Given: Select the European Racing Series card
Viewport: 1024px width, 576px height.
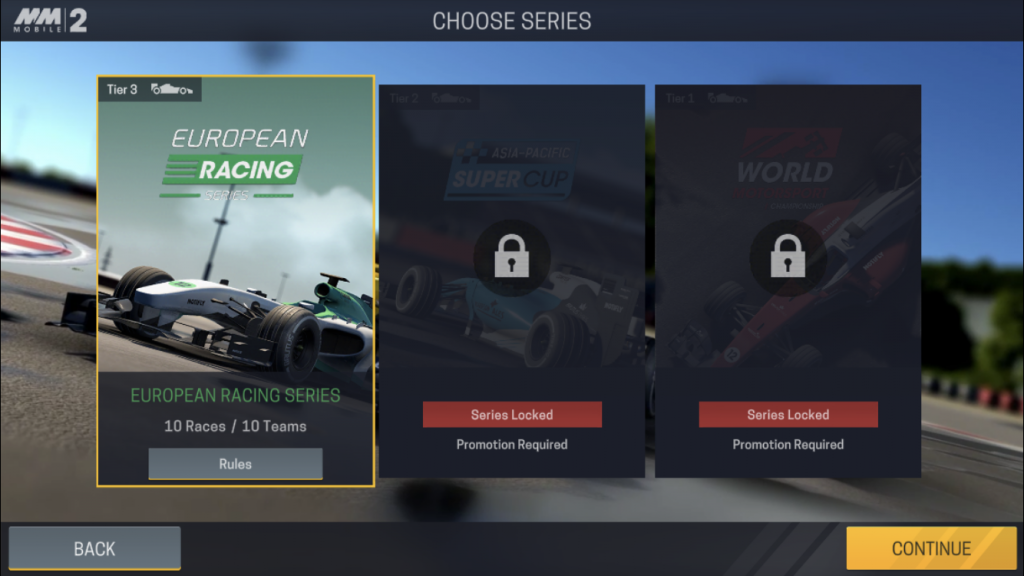Looking at the screenshot, I should coord(236,250).
